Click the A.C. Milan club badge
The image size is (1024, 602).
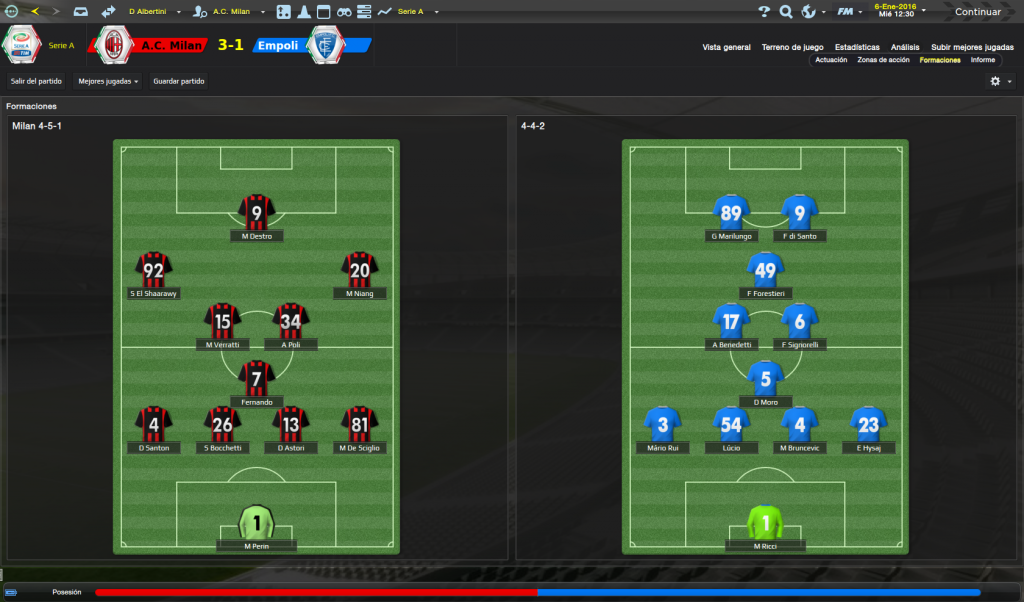(115, 45)
